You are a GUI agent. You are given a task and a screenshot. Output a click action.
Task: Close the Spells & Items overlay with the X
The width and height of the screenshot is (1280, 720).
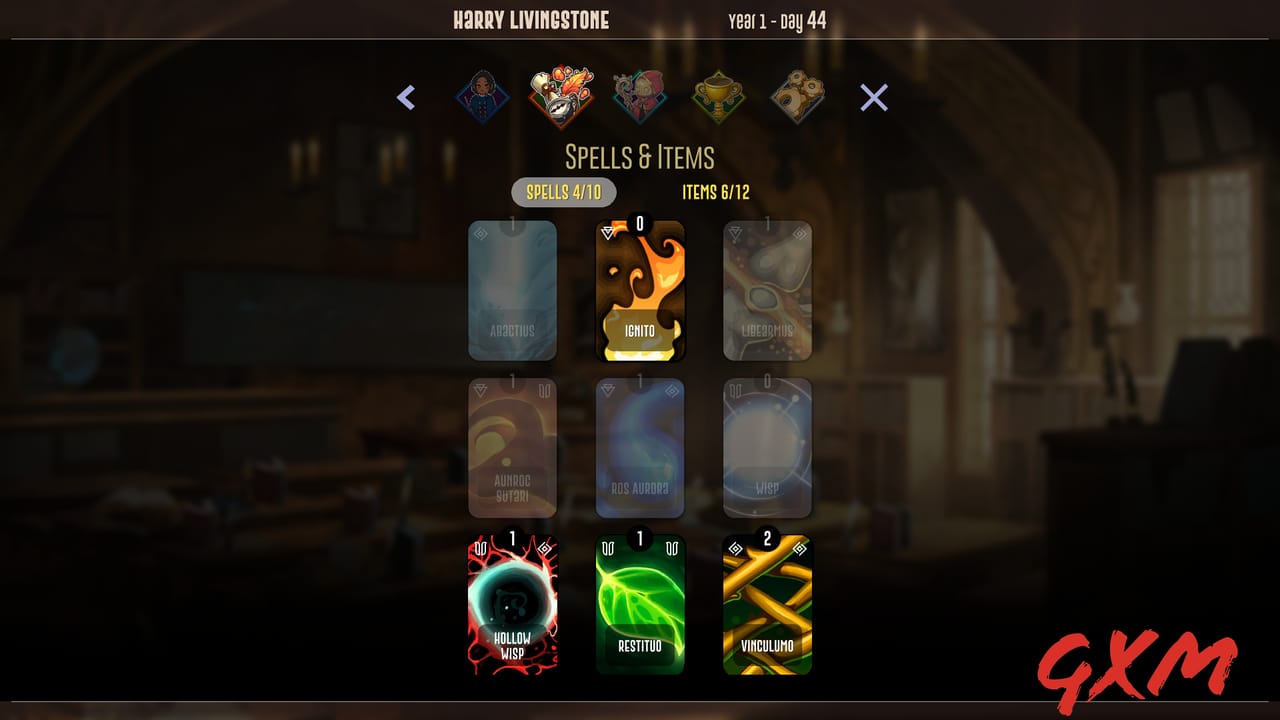[872, 96]
